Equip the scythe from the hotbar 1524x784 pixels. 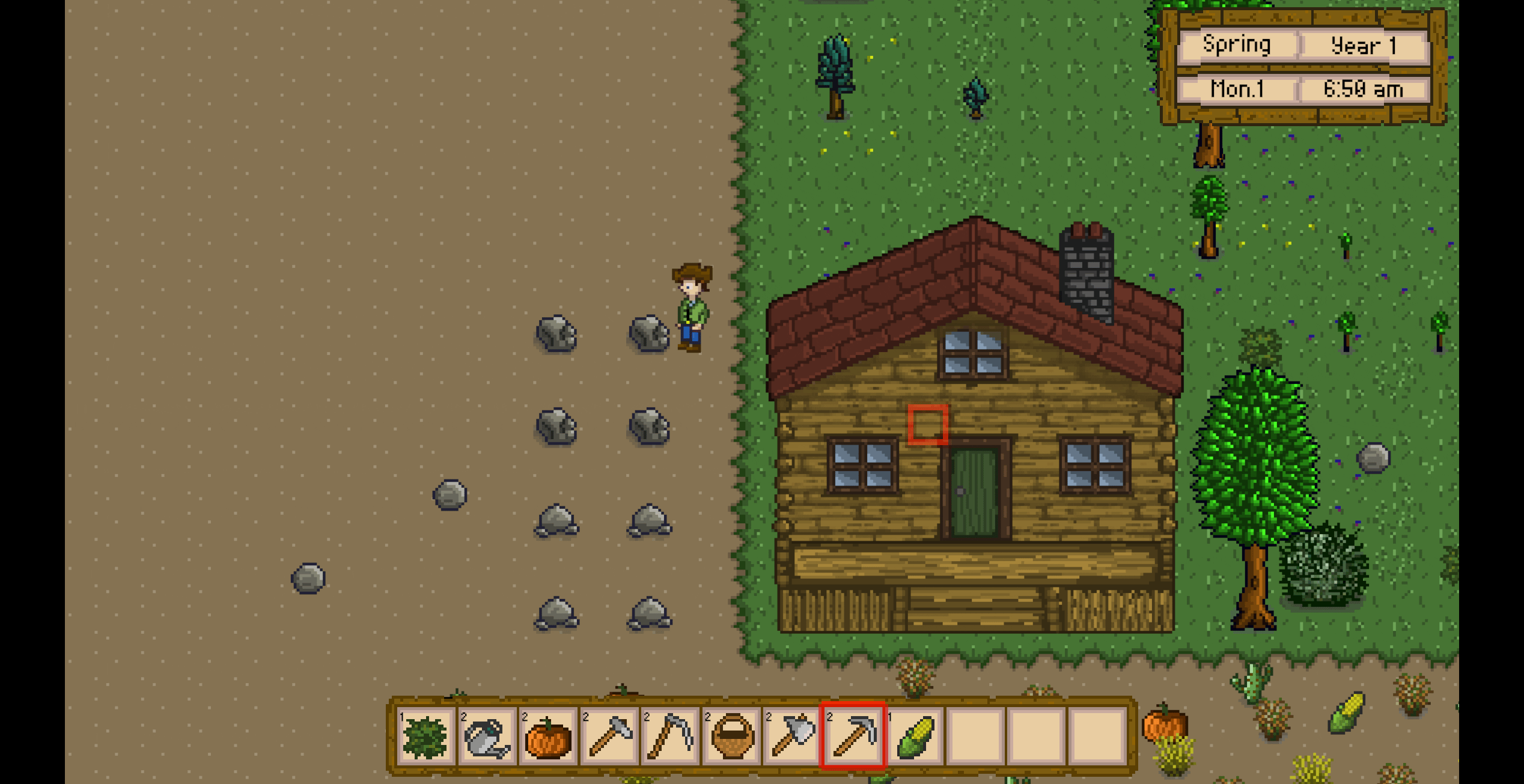point(671,736)
